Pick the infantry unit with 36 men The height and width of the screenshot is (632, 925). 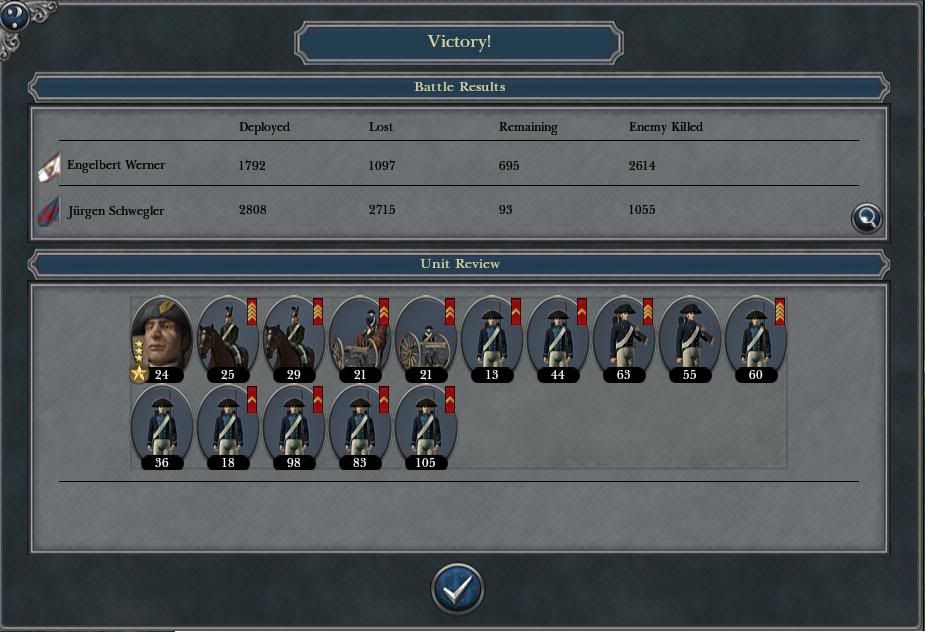coord(161,423)
